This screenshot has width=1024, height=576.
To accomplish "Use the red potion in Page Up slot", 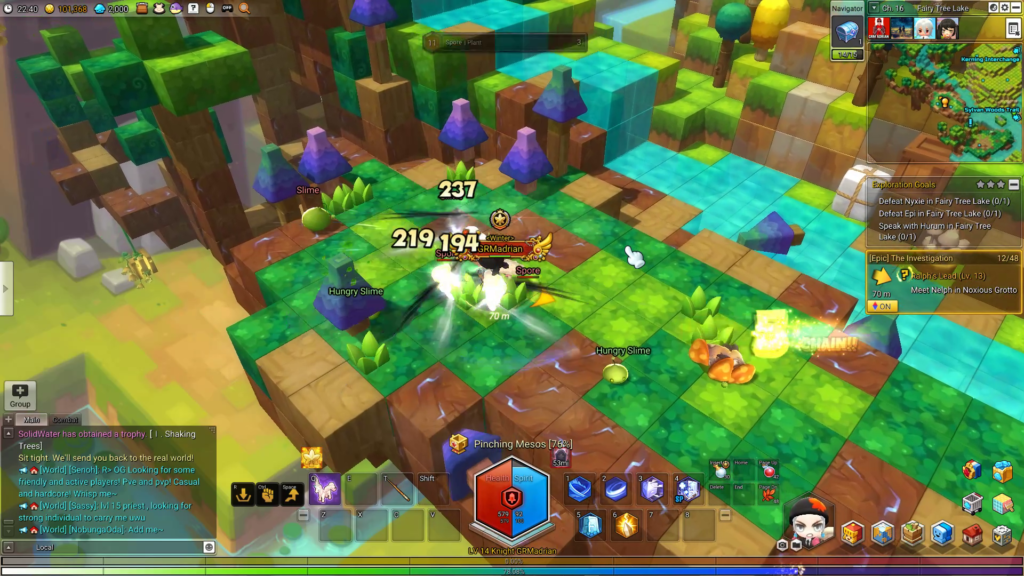I will (x=768, y=472).
